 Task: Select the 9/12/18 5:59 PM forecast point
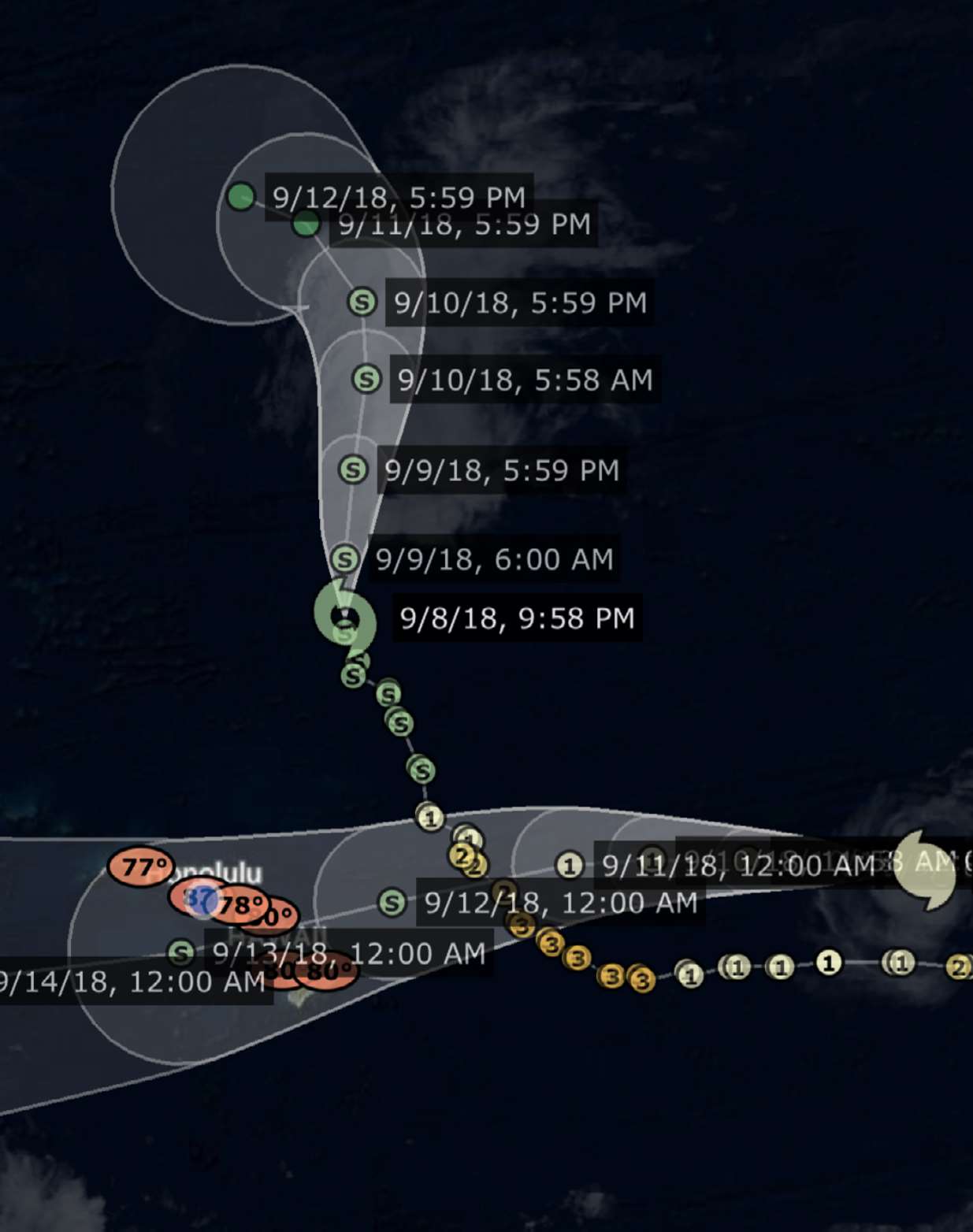tap(241, 196)
